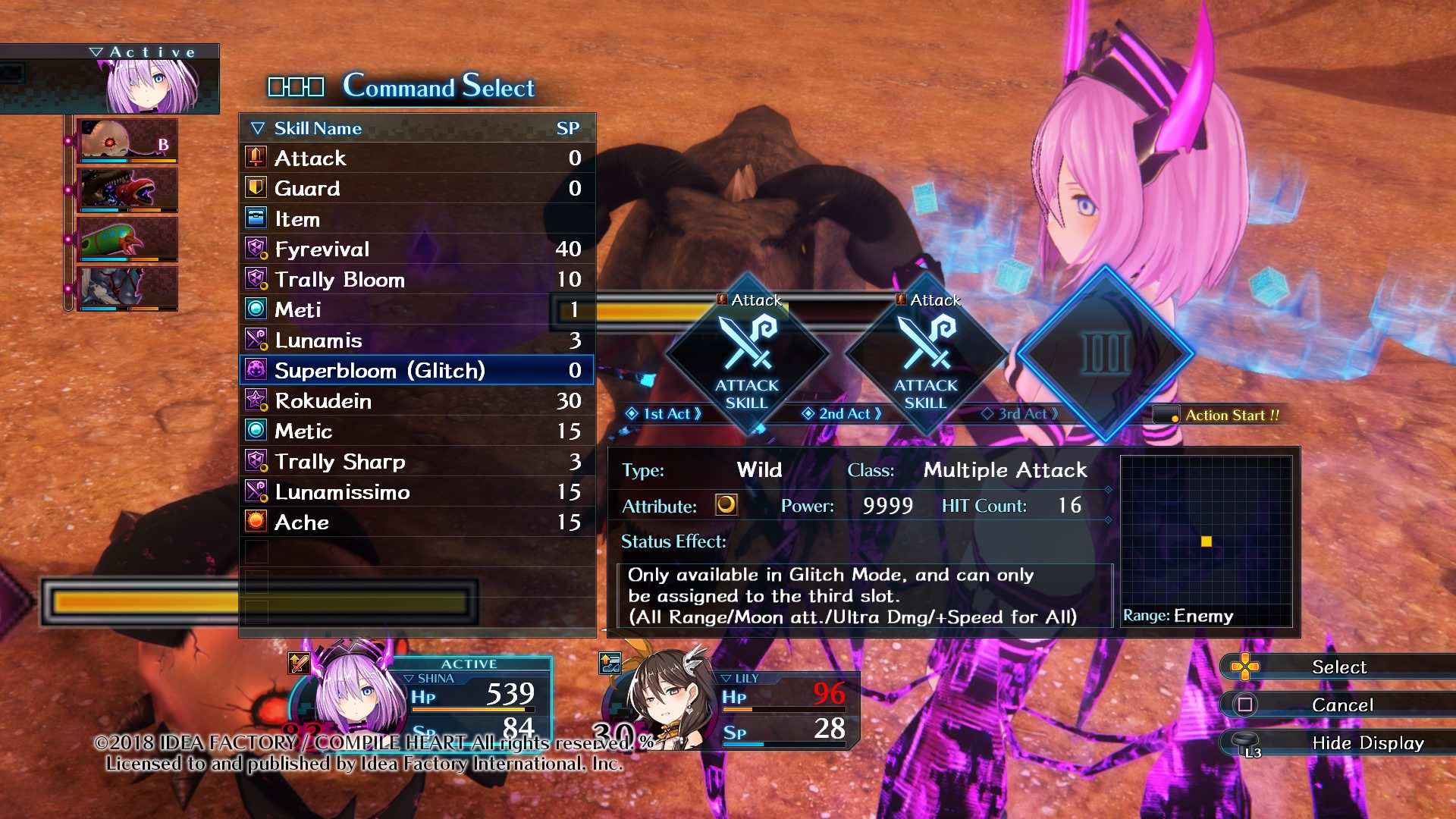Screen dimensions: 1456x819
Task: Choose the Rokudein skill
Action: pos(416,400)
